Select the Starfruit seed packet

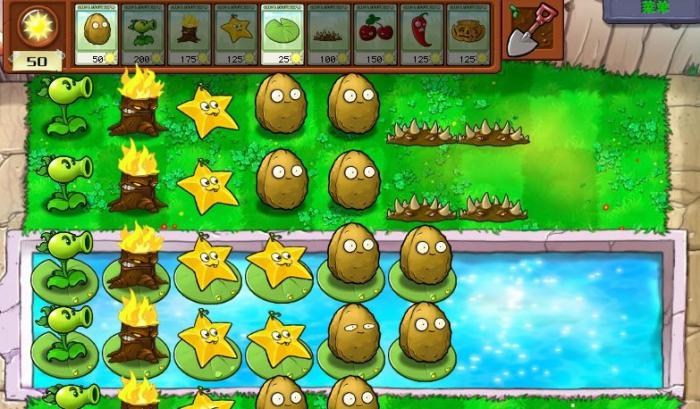[236, 35]
